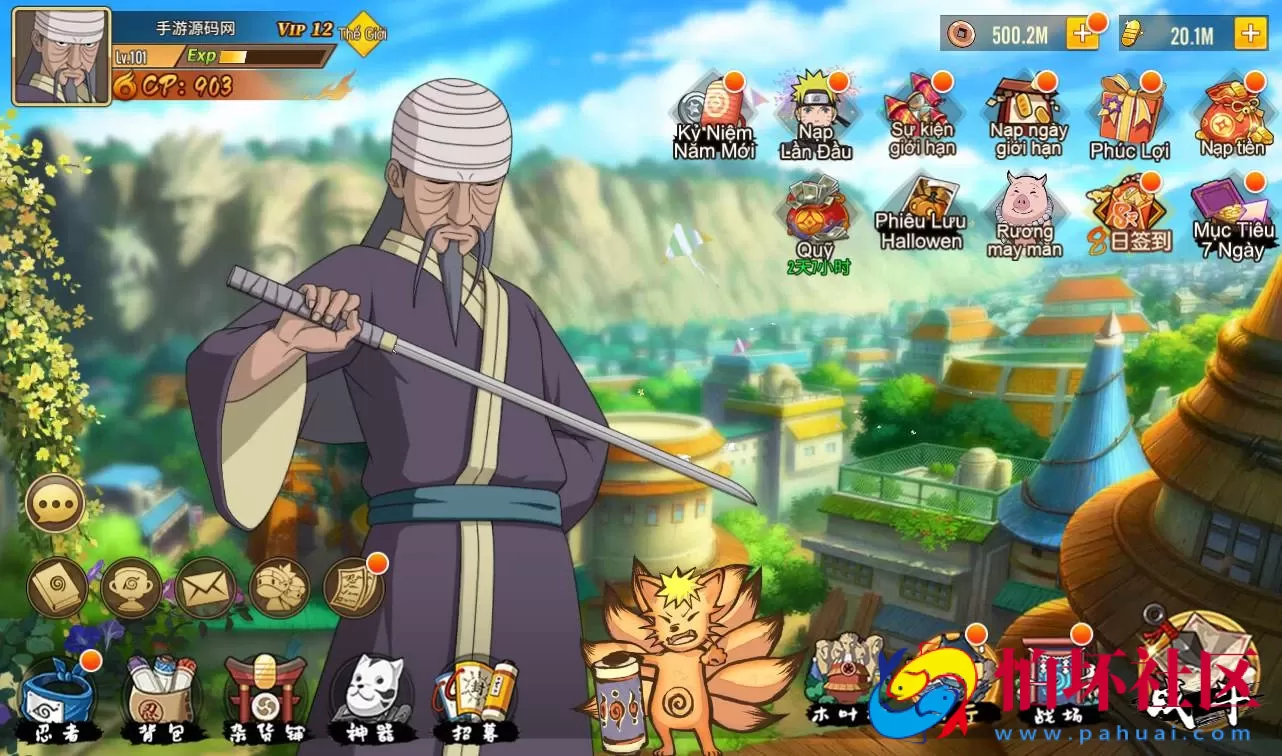Open the Rương may mắn pig icon
The width and height of the screenshot is (1282, 756).
coord(1025,214)
